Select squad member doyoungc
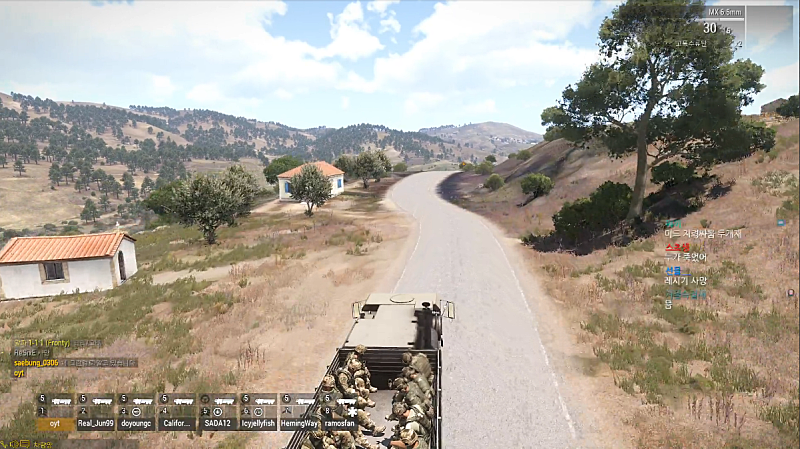 pyautogui.click(x=136, y=422)
